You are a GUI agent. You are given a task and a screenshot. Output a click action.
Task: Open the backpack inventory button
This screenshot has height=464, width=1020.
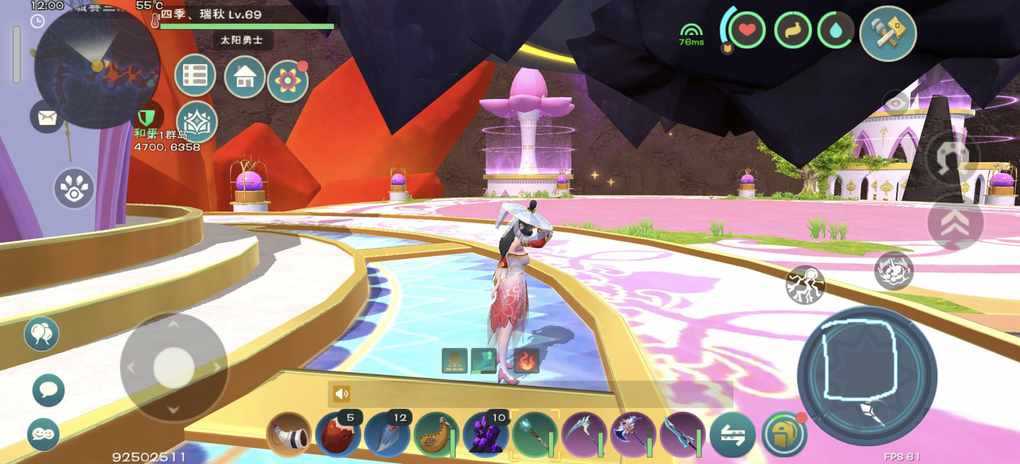783,435
